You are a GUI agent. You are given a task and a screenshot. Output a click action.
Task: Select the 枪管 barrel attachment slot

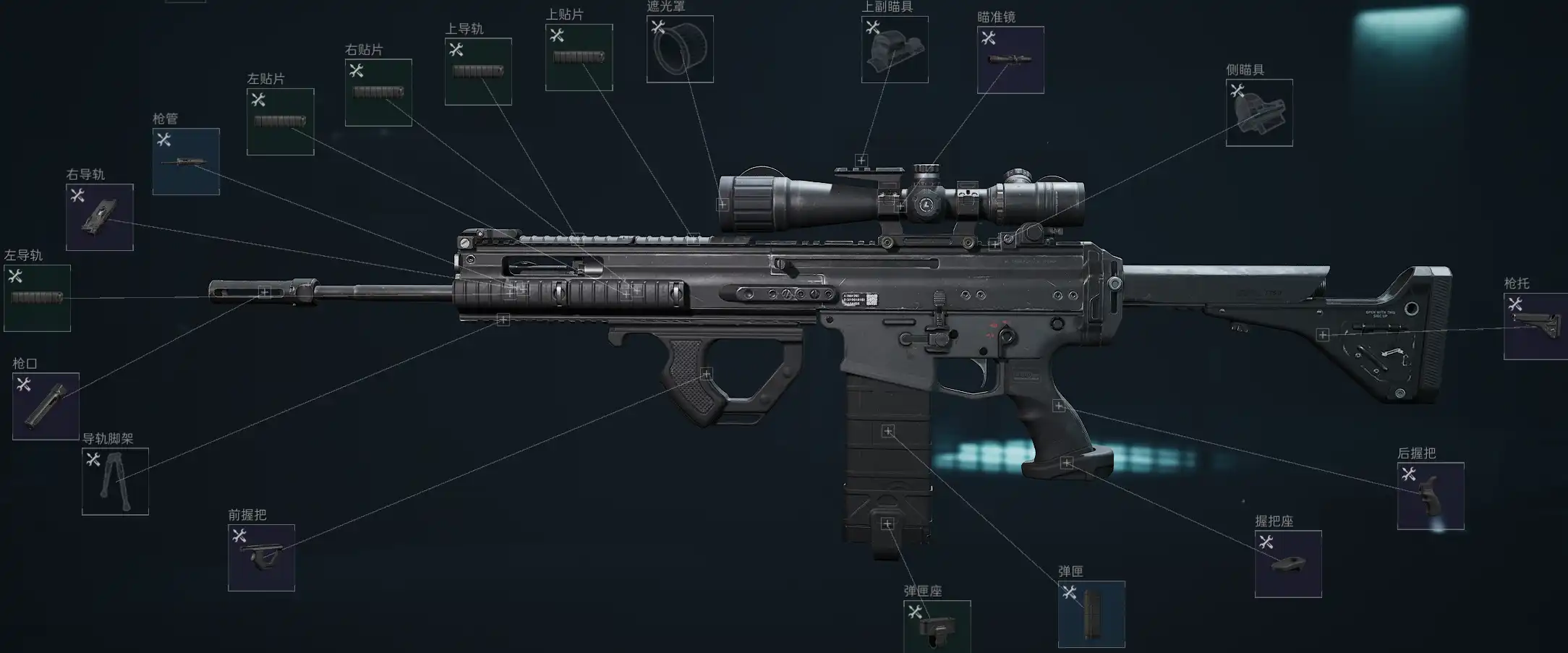coord(186,161)
